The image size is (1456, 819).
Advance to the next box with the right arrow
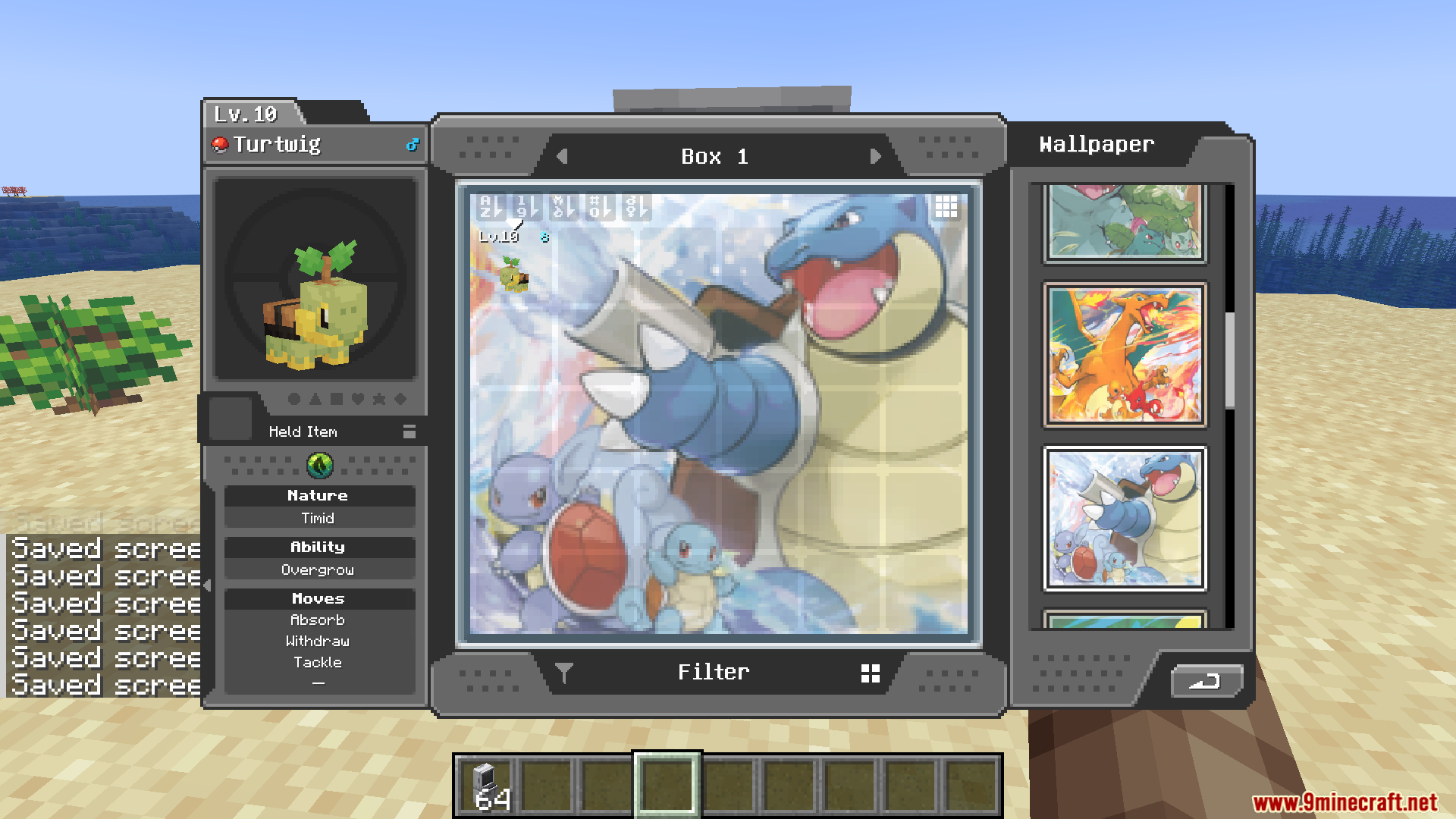click(877, 156)
